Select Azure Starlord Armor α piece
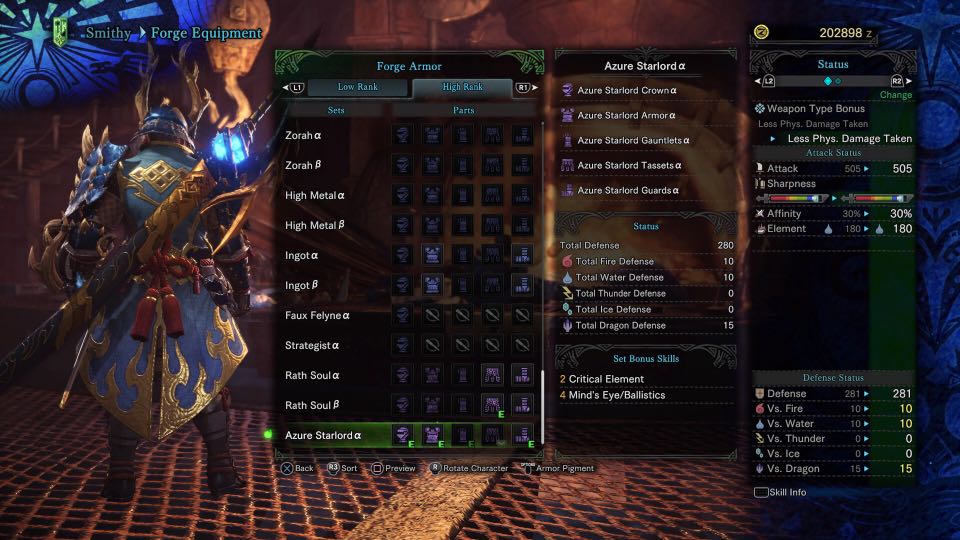The image size is (960, 540). pos(626,115)
